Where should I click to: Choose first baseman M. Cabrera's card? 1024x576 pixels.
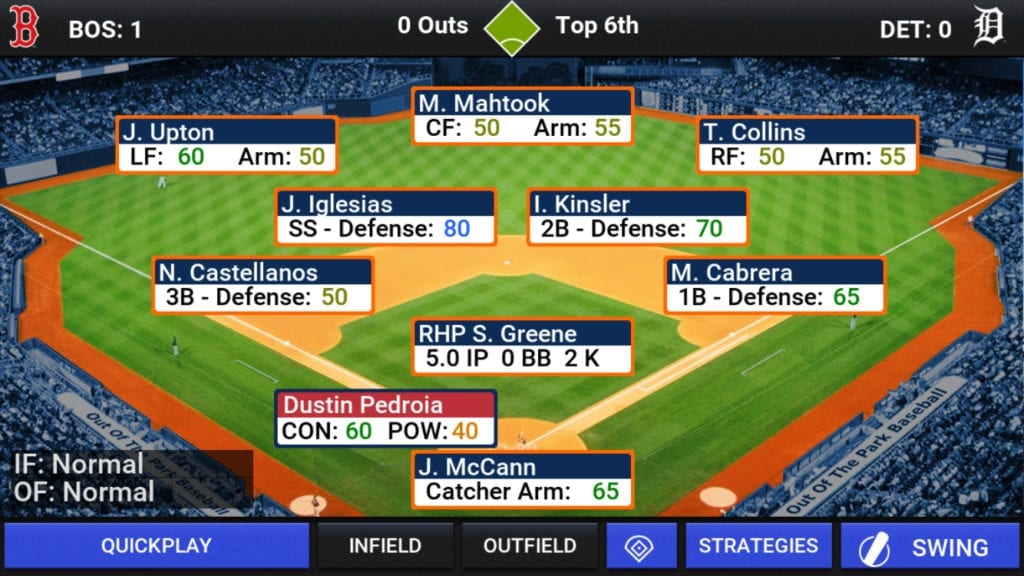pos(774,285)
